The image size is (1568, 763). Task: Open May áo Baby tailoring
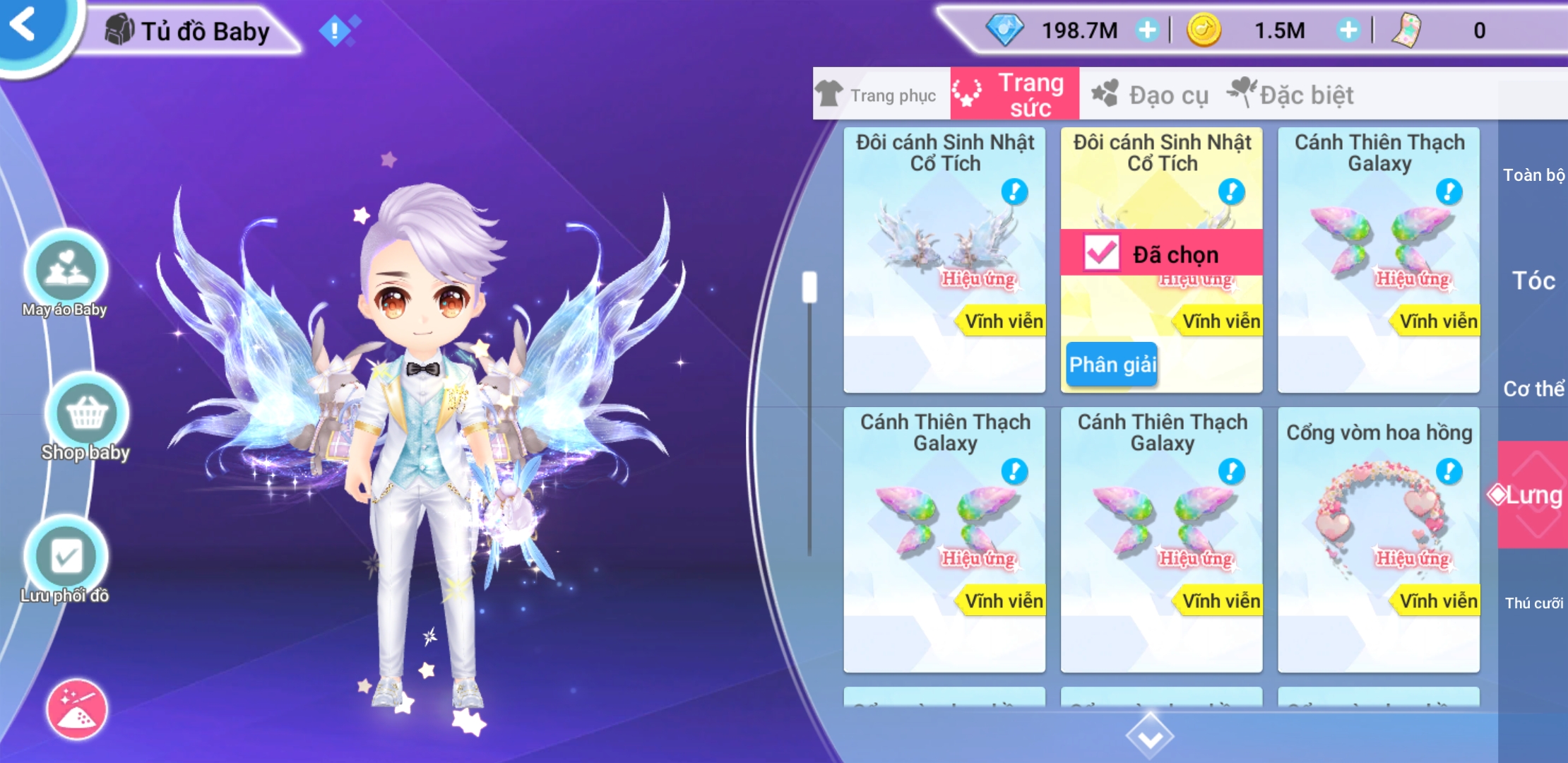click(66, 272)
